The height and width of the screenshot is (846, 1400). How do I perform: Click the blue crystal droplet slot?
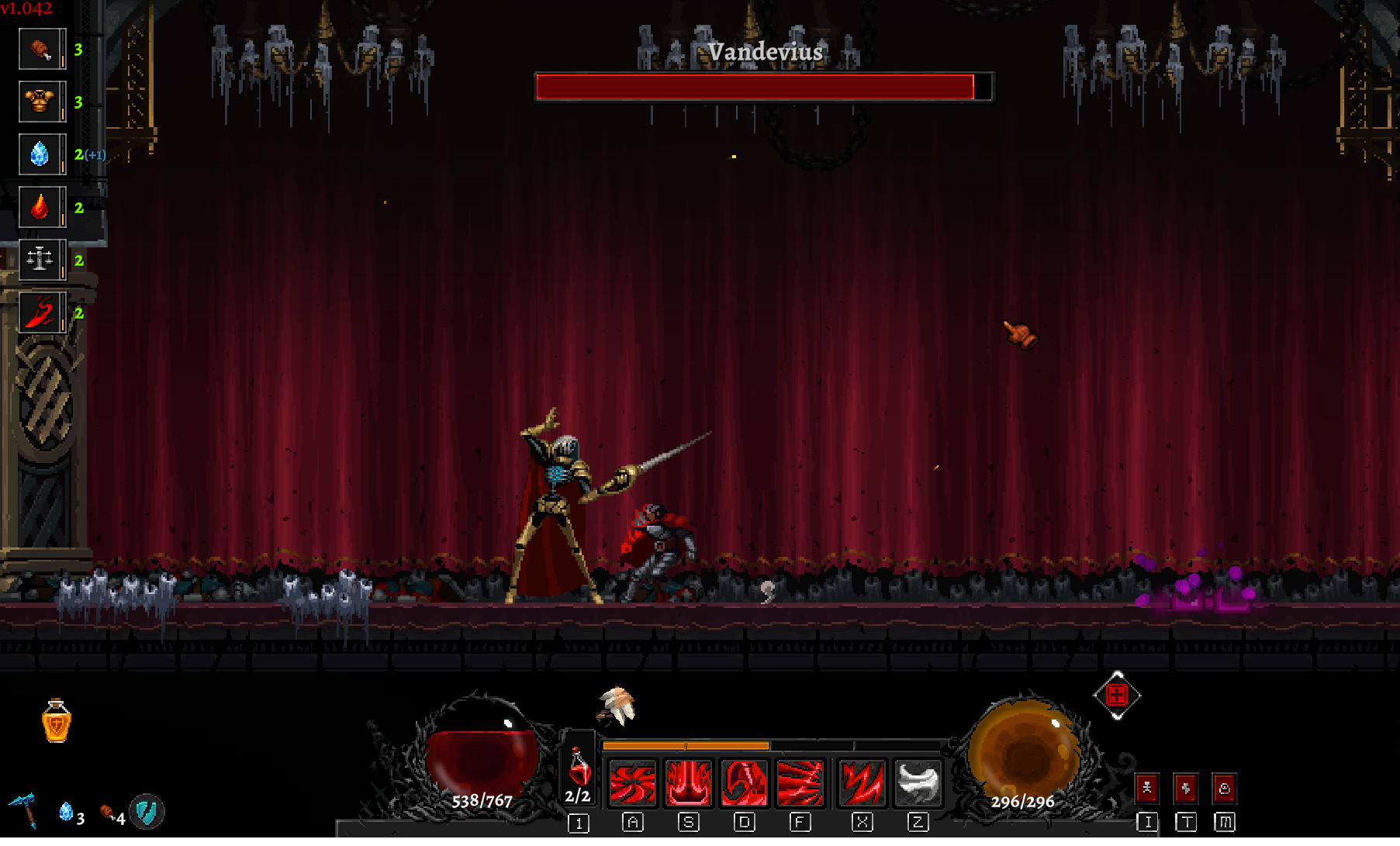41,154
